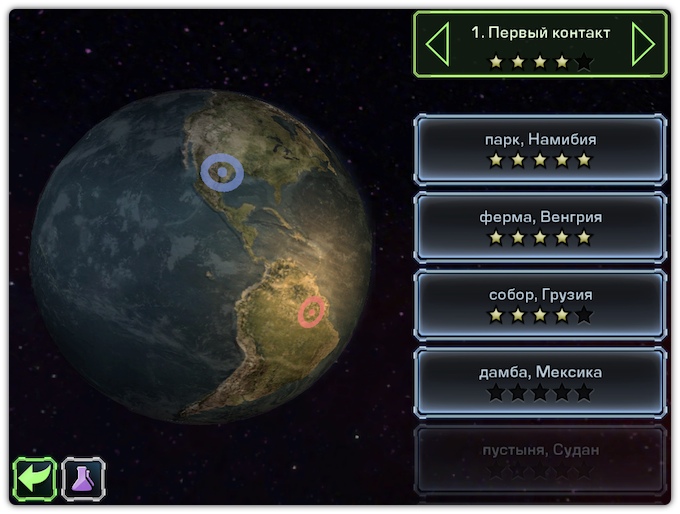680x514 pixels.
Task: Select the blue ring marker on the globe
Action: pyautogui.click(x=221, y=172)
